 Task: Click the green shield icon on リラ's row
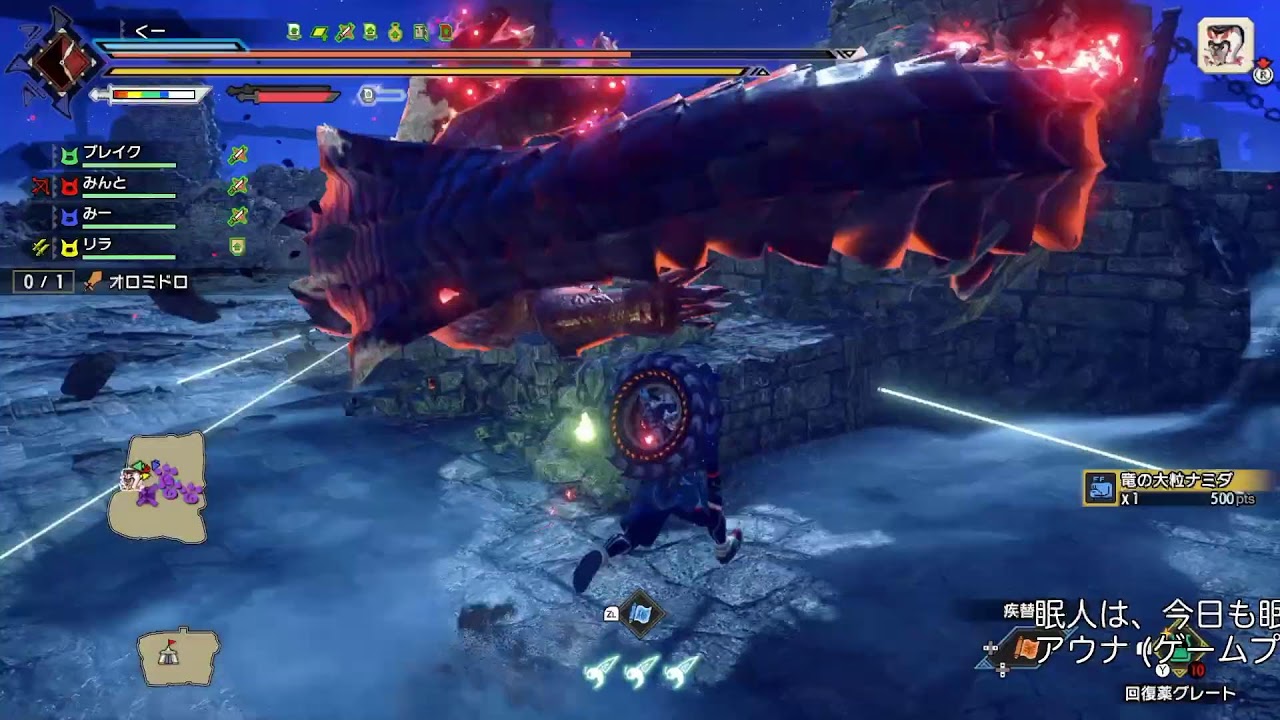[x=237, y=246]
